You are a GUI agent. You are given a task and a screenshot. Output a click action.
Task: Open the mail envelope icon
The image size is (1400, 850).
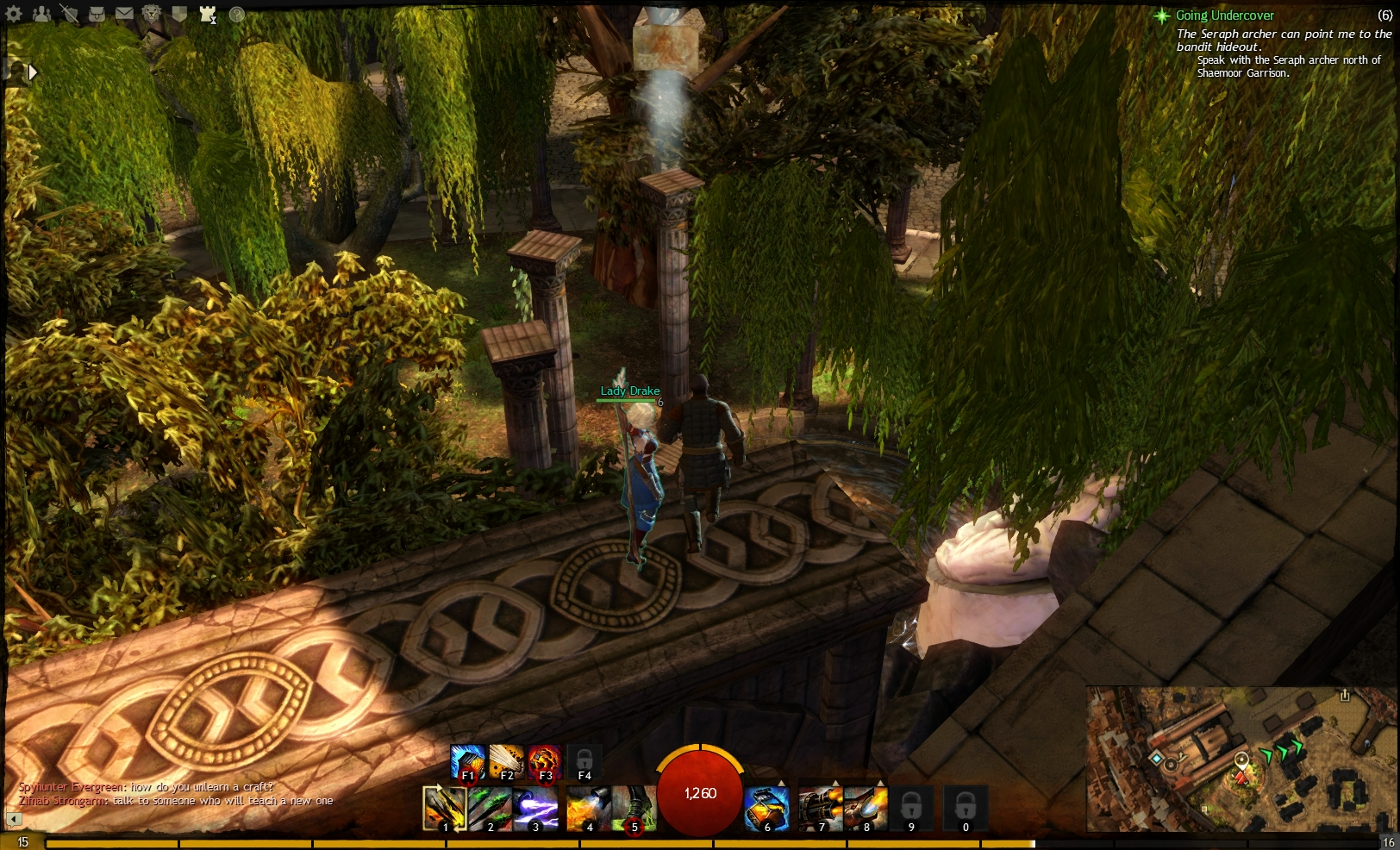[x=123, y=14]
